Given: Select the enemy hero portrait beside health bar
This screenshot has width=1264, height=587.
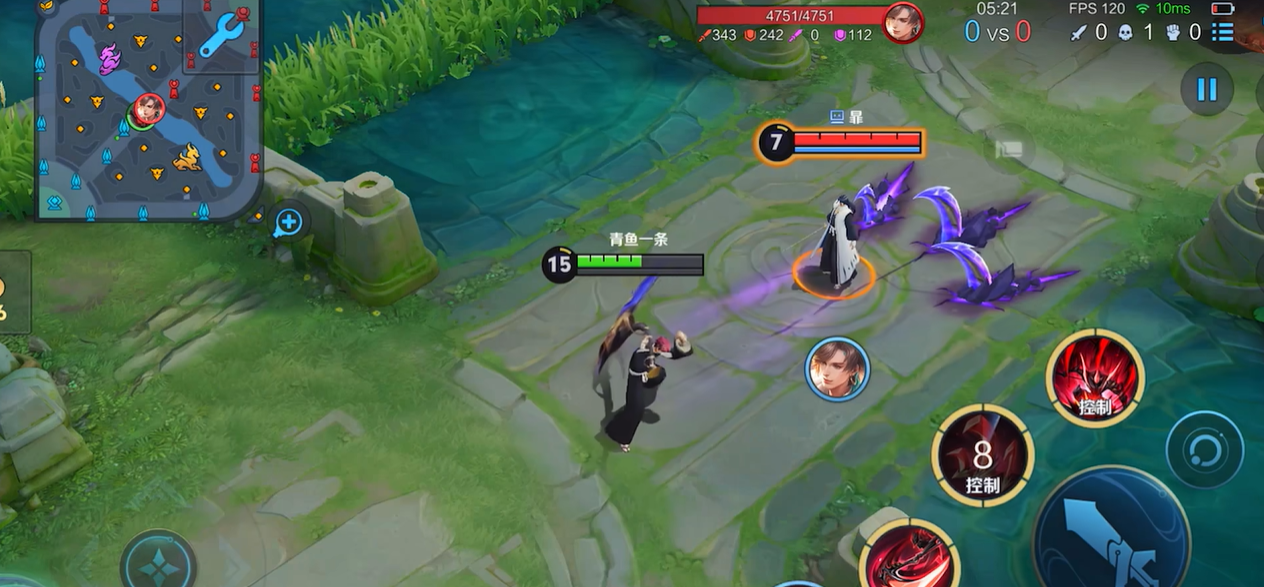Looking at the screenshot, I should (902, 22).
